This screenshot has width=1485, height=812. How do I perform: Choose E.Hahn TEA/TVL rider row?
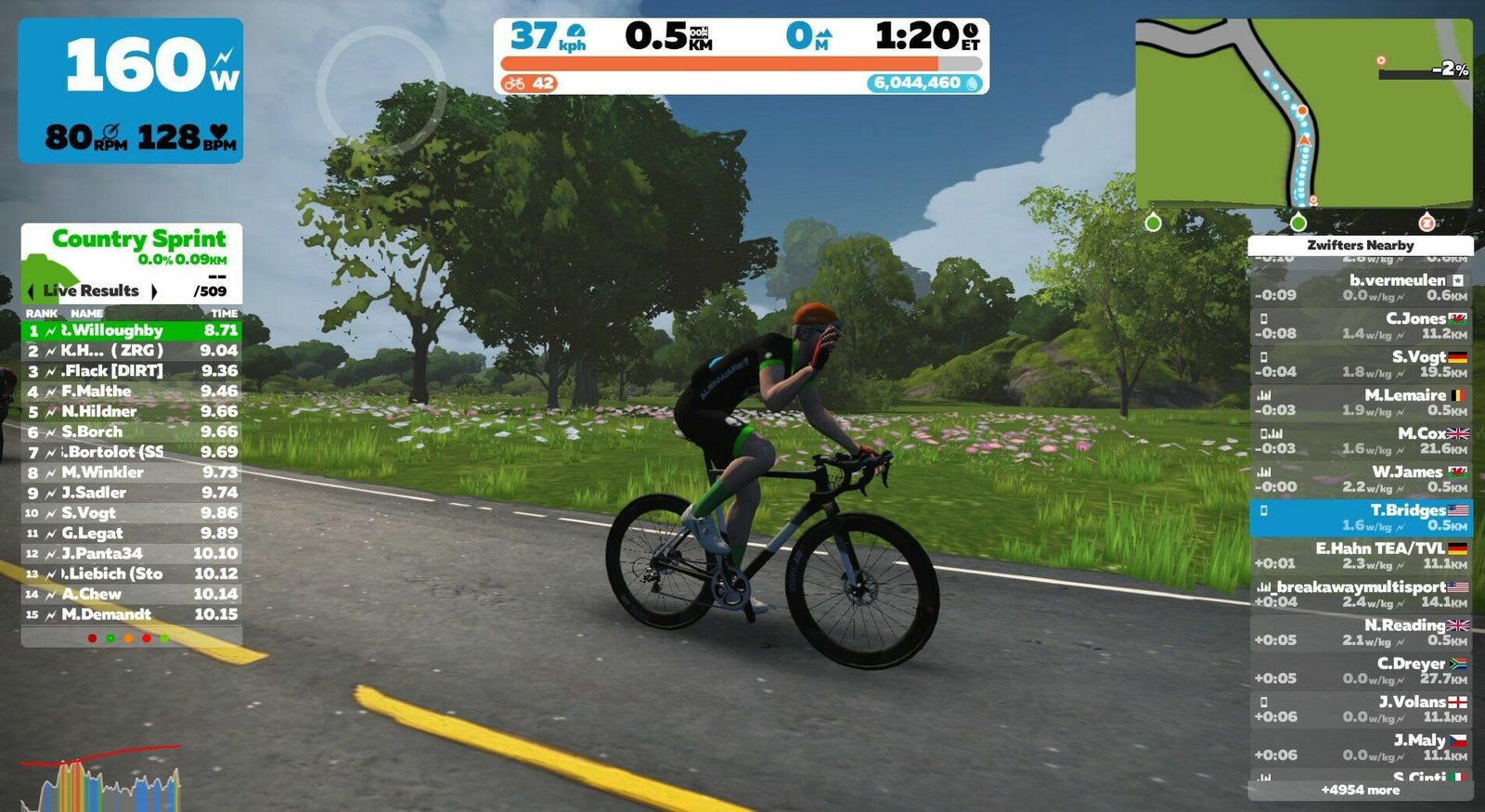point(1360,555)
